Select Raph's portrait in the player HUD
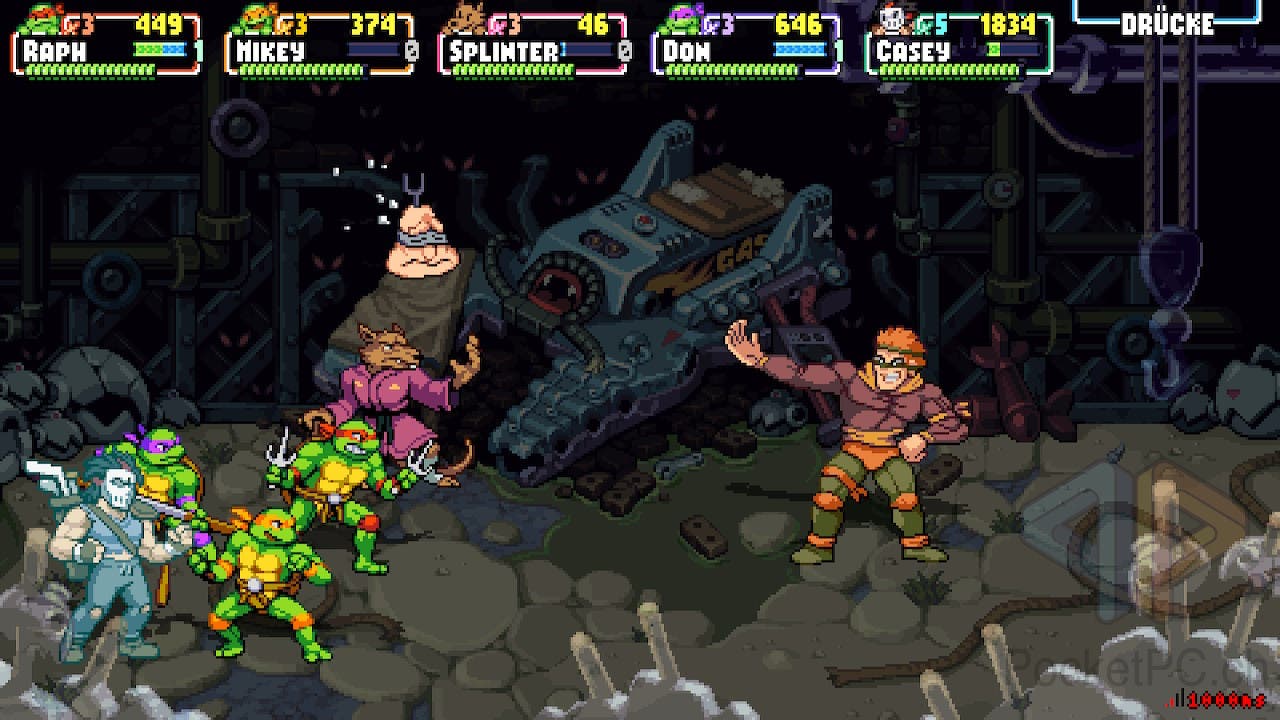The image size is (1280, 720). [x=40, y=19]
